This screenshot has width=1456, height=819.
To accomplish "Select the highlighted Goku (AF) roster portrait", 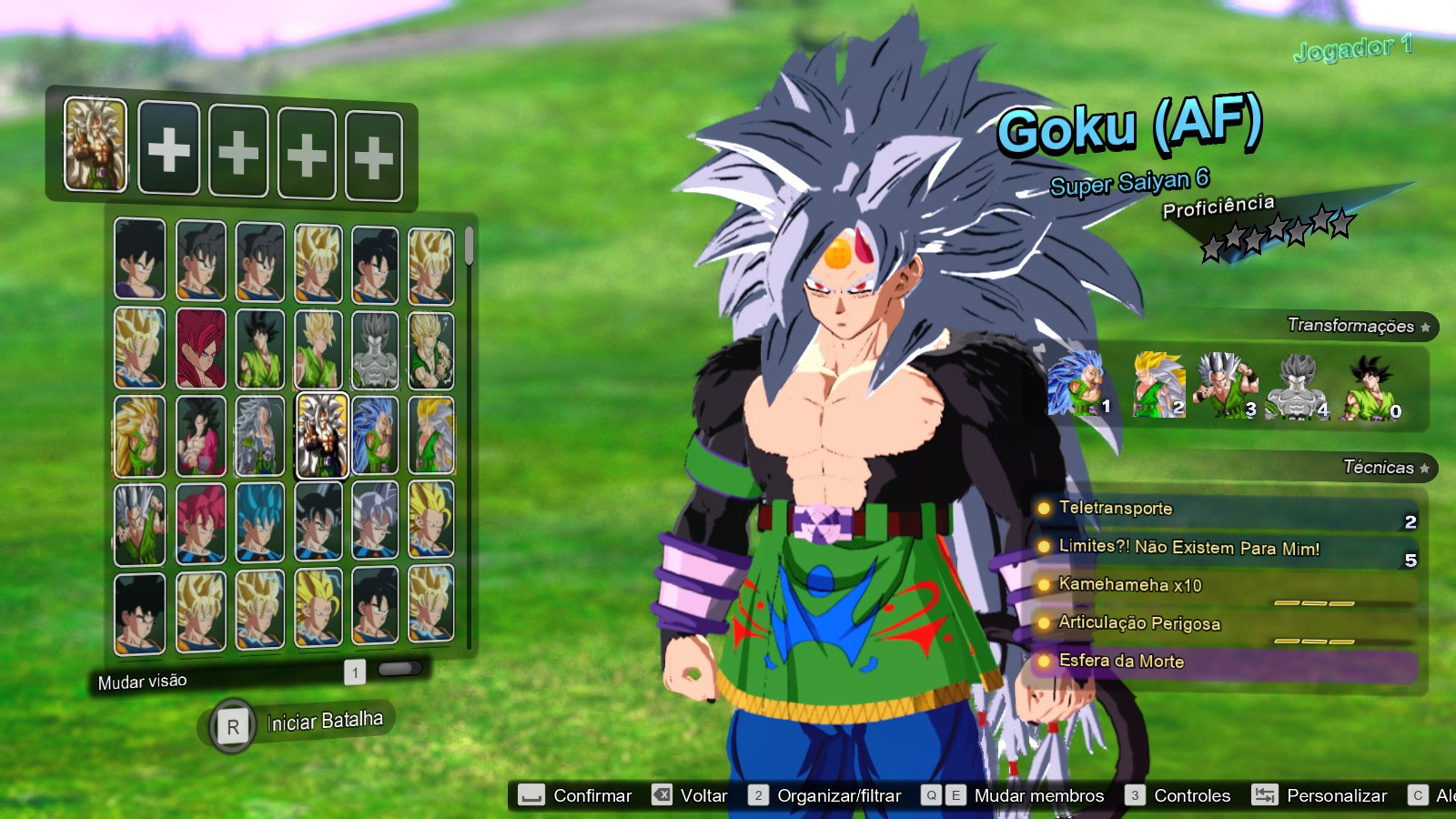I will click(321, 437).
